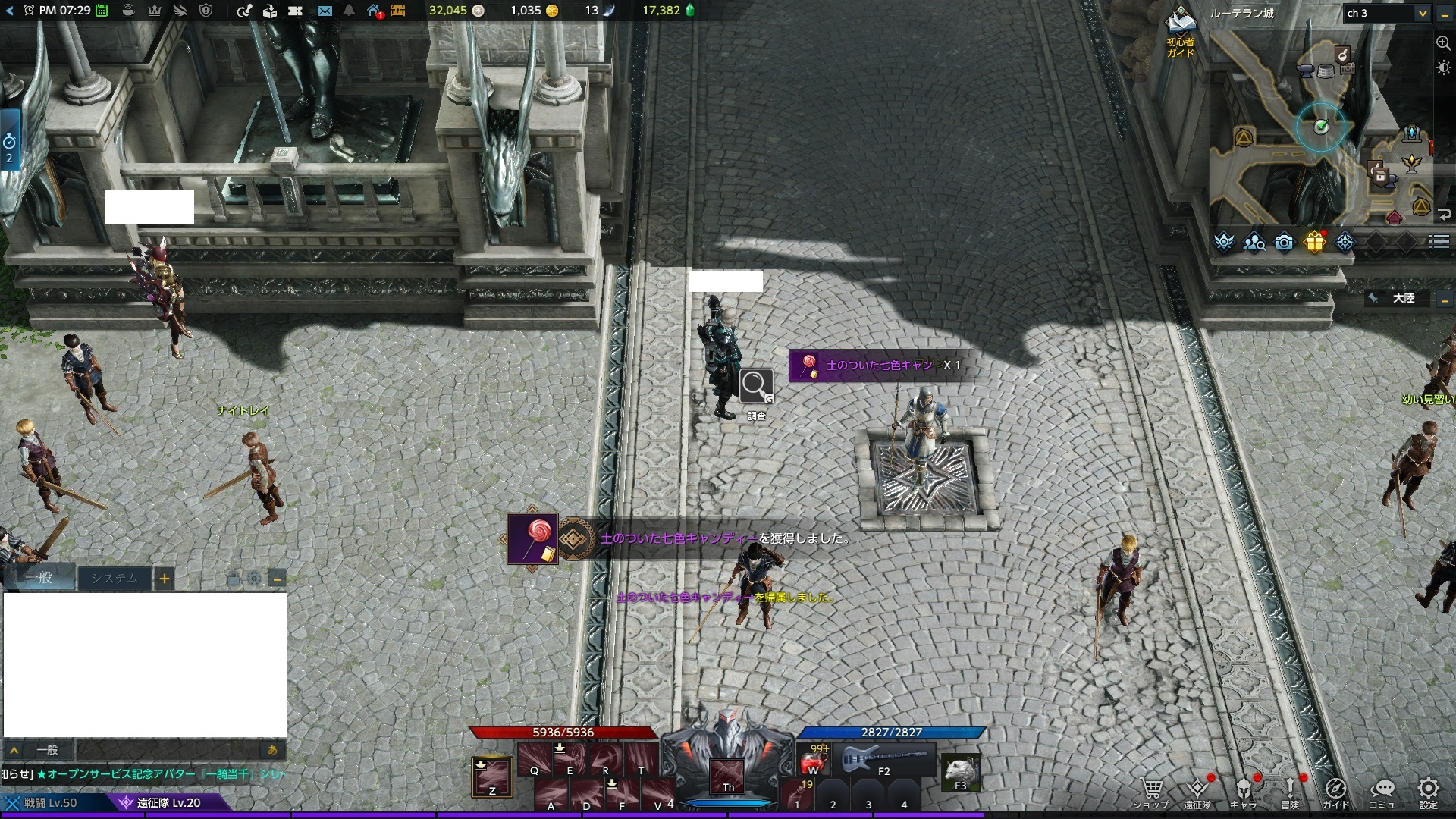This screenshot has width=1456, height=819.
Task: Open the キャラ character menu
Action: click(x=1244, y=791)
